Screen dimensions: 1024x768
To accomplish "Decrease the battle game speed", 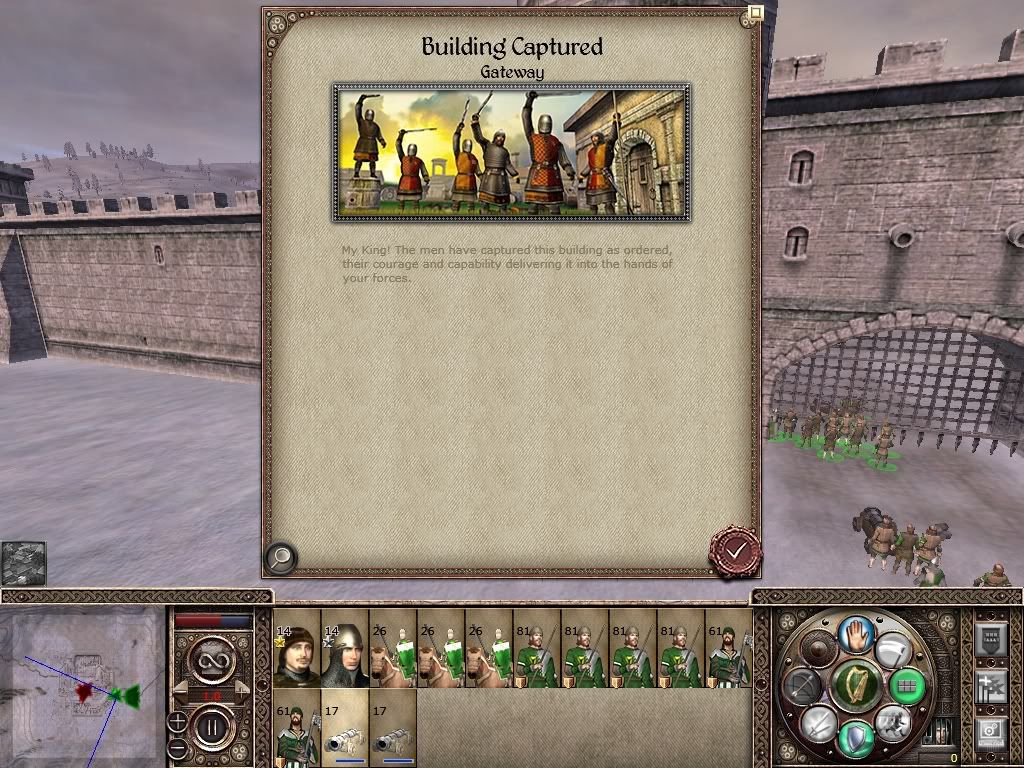I will pyautogui.click(x=181, y=689).
